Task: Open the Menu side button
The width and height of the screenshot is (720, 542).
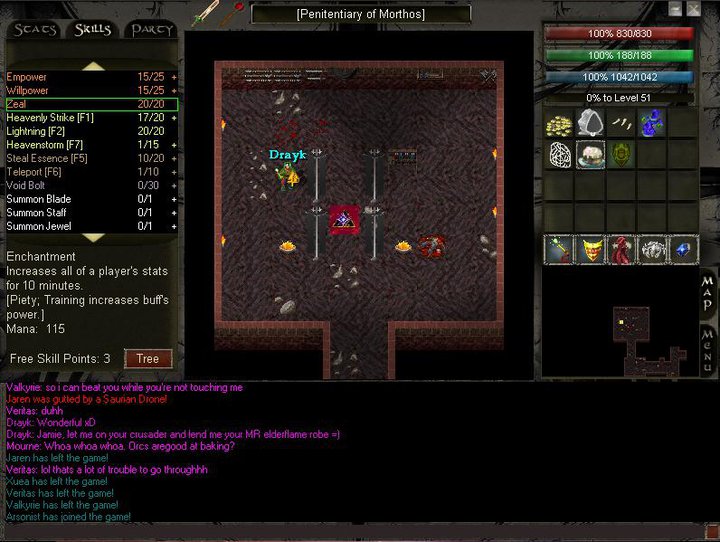Action: coord(707,348)
